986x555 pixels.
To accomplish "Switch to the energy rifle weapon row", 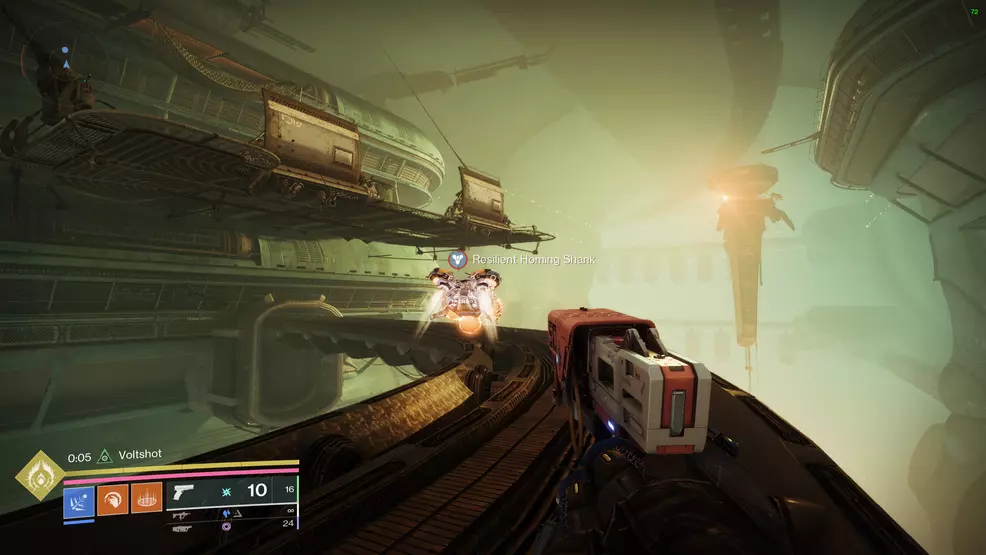I will 182,514.
